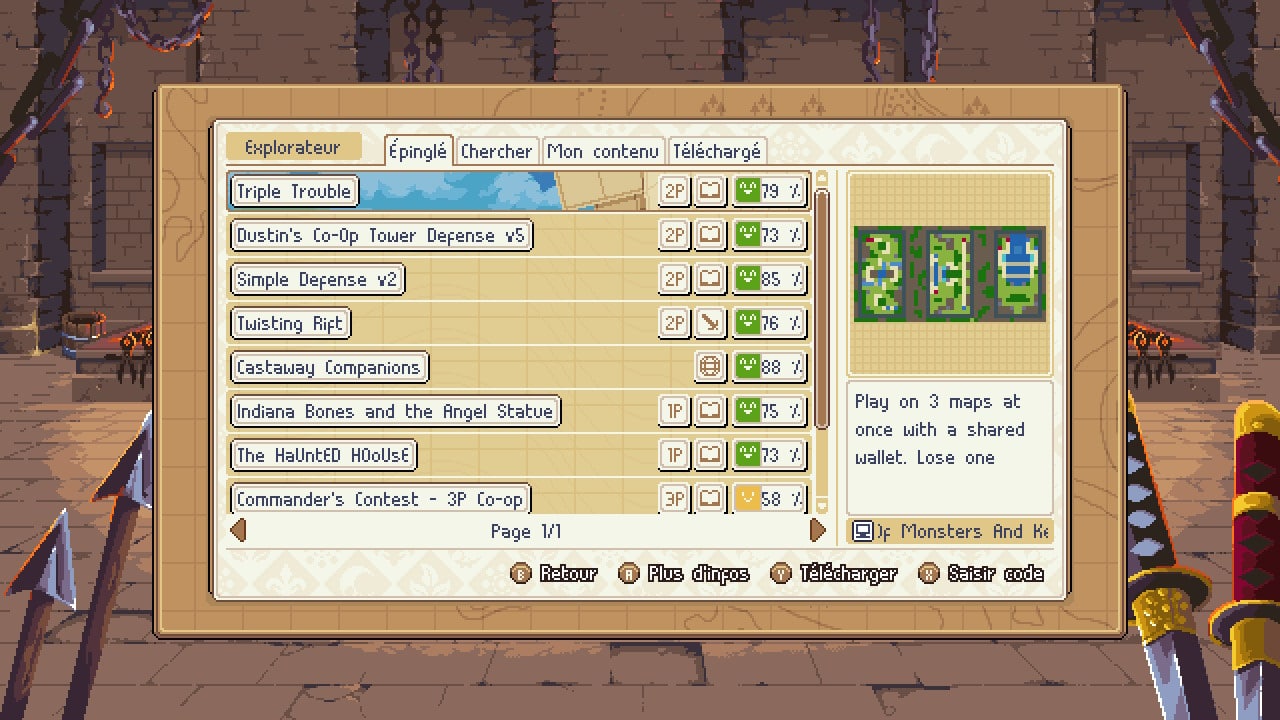1280x720 pixels.
Task: Click the Explorateur header label
Action: pyautogui.click(x=292, y=148)
